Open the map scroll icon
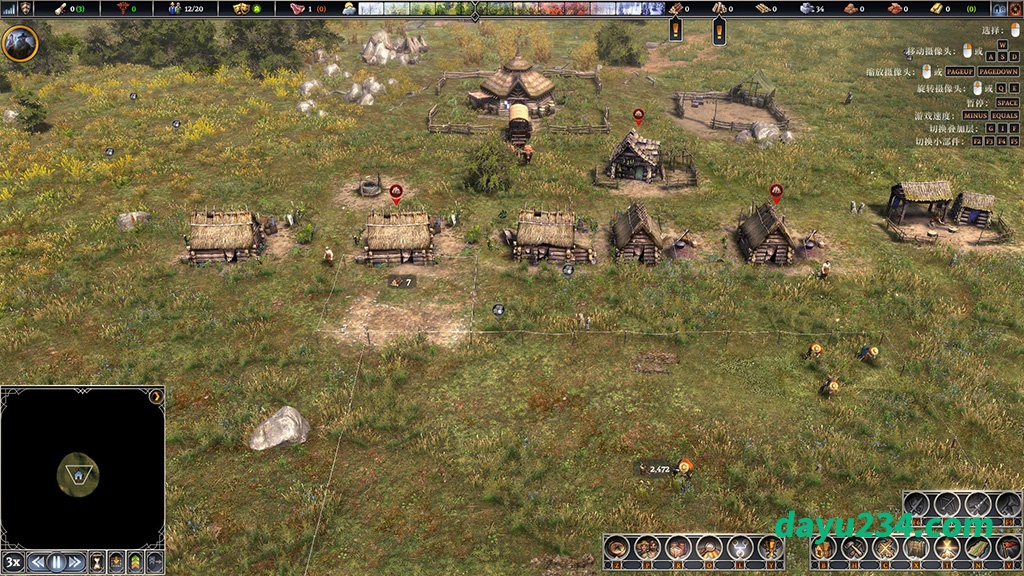Viewport: 1024px width, 576px height. pos(978,548)
